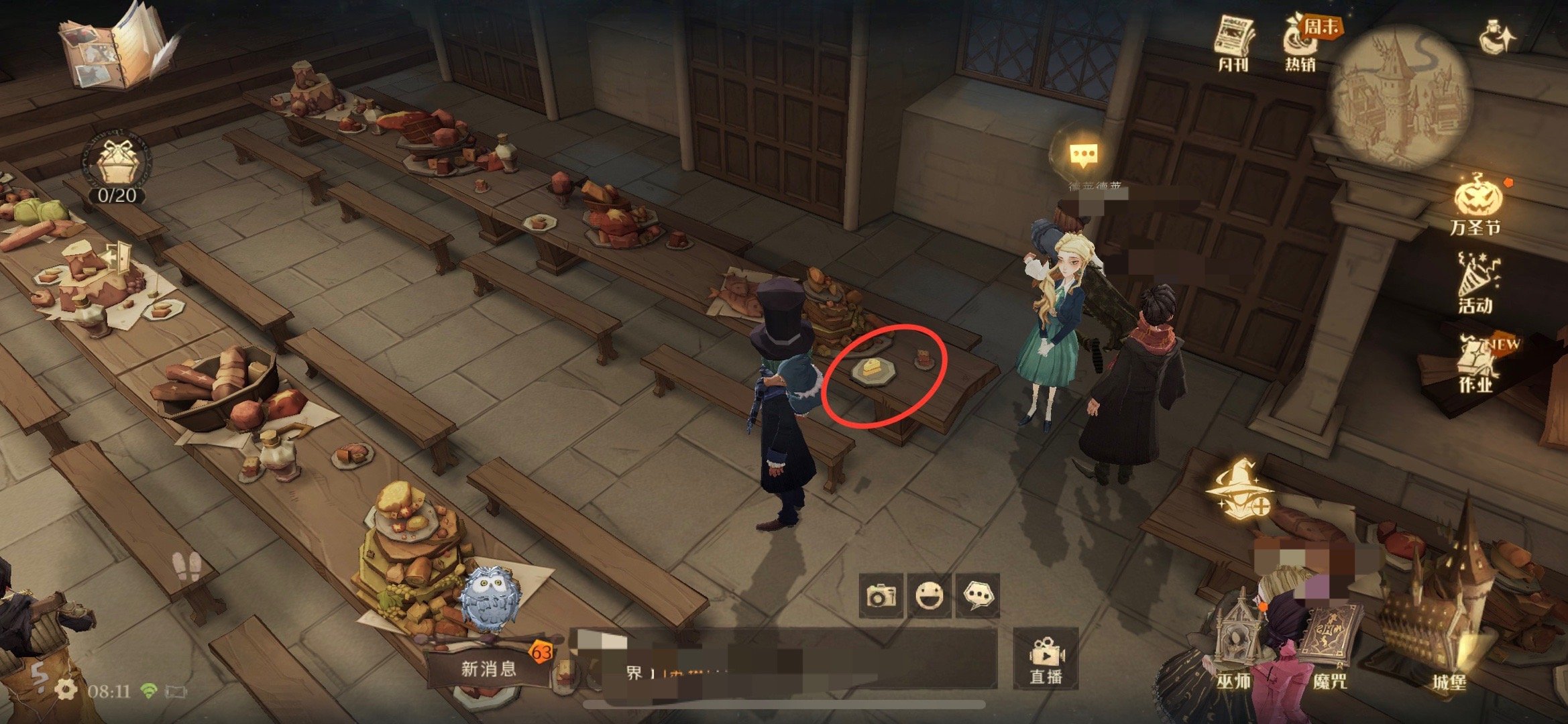This screenshot has height=724, width=1568.
Task: Click the chat bubble above the NPC
Action: (1084, 155)
